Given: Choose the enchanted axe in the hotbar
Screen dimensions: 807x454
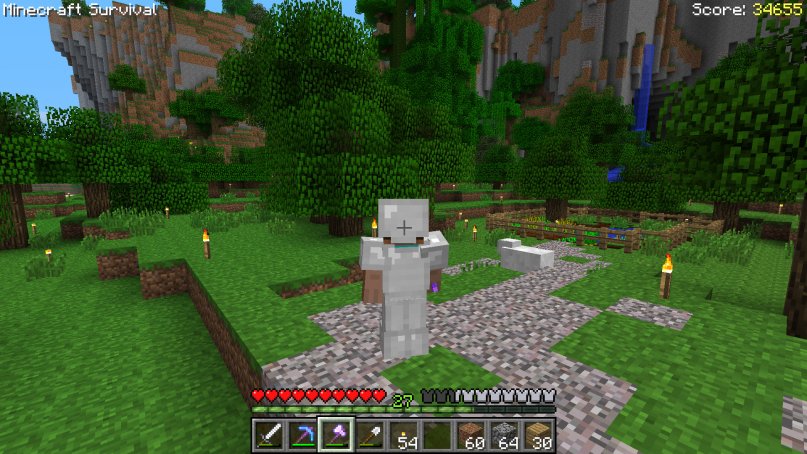Looking at the screenshot, I should 335,436.
